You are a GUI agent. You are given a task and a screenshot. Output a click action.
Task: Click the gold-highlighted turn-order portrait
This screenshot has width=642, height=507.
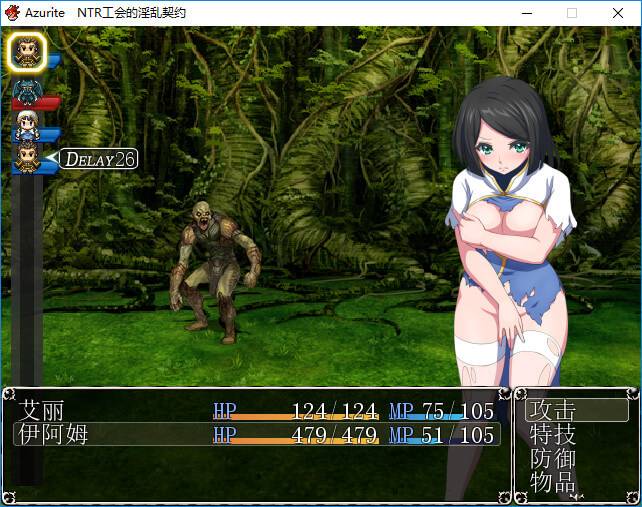27,52
